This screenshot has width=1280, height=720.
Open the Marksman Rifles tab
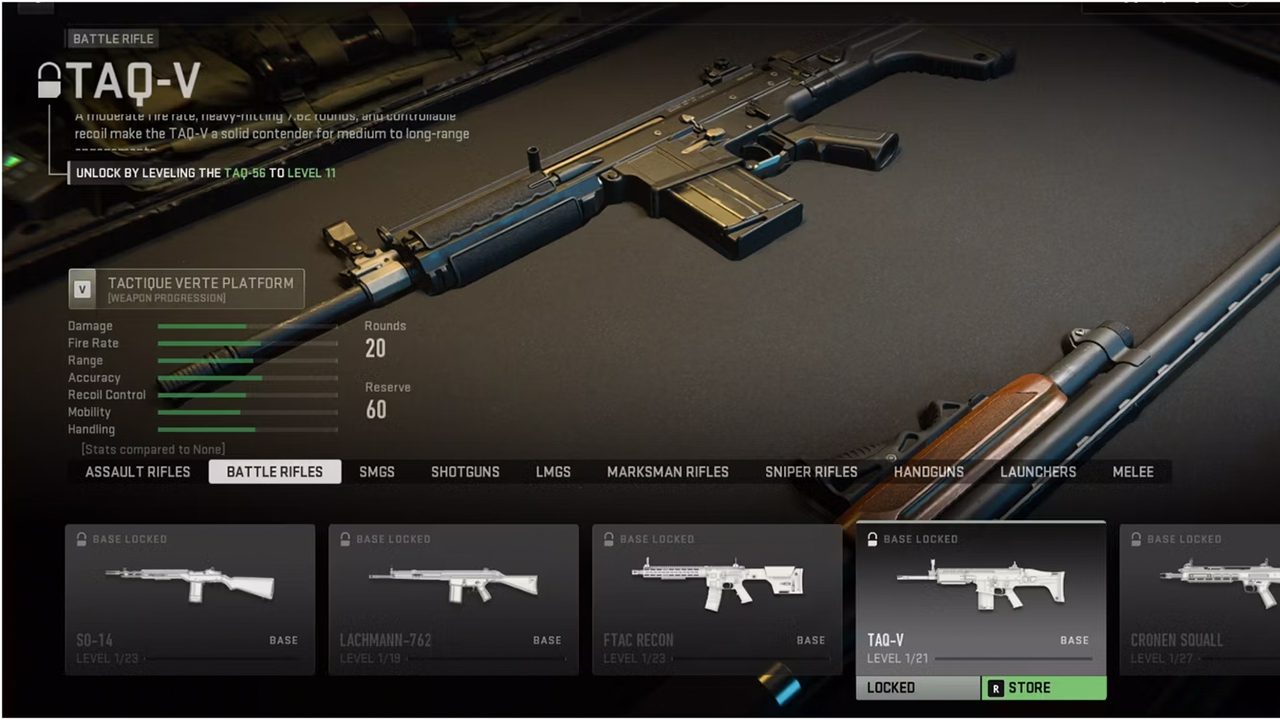668,472
